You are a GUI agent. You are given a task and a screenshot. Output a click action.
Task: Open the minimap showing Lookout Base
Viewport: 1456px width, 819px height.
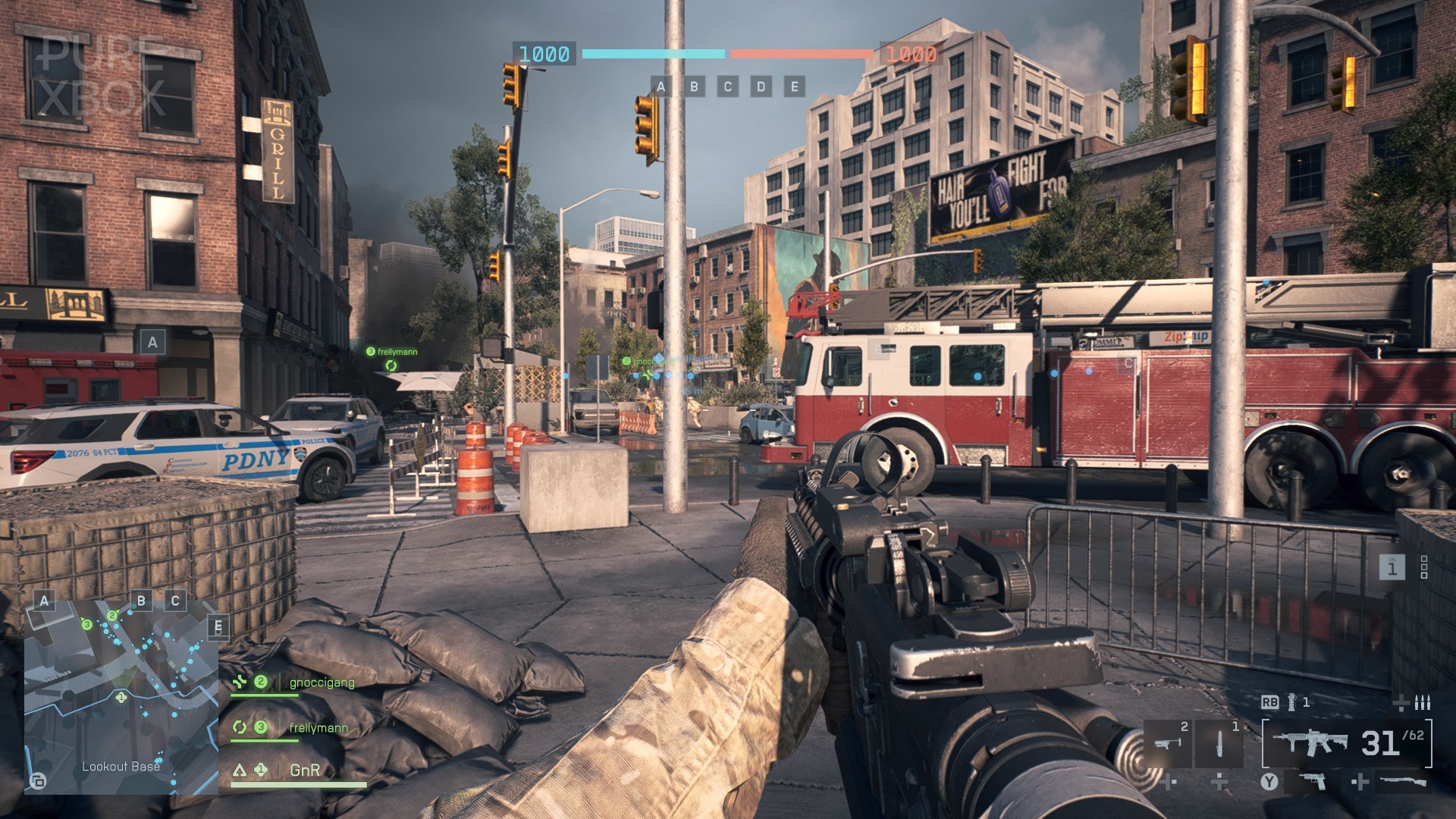point(121,696)
